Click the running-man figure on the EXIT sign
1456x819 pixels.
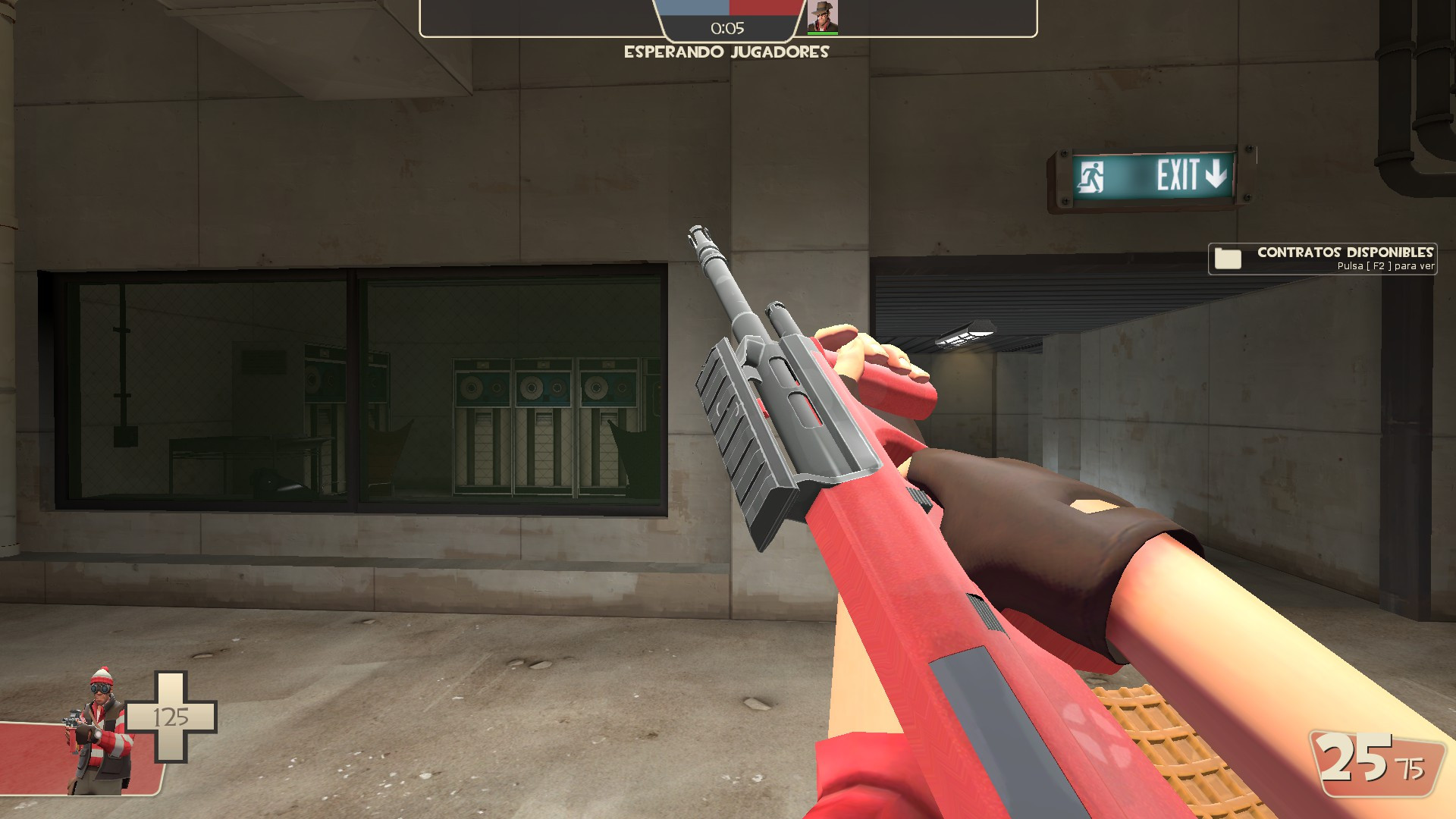coord(1090,176)
